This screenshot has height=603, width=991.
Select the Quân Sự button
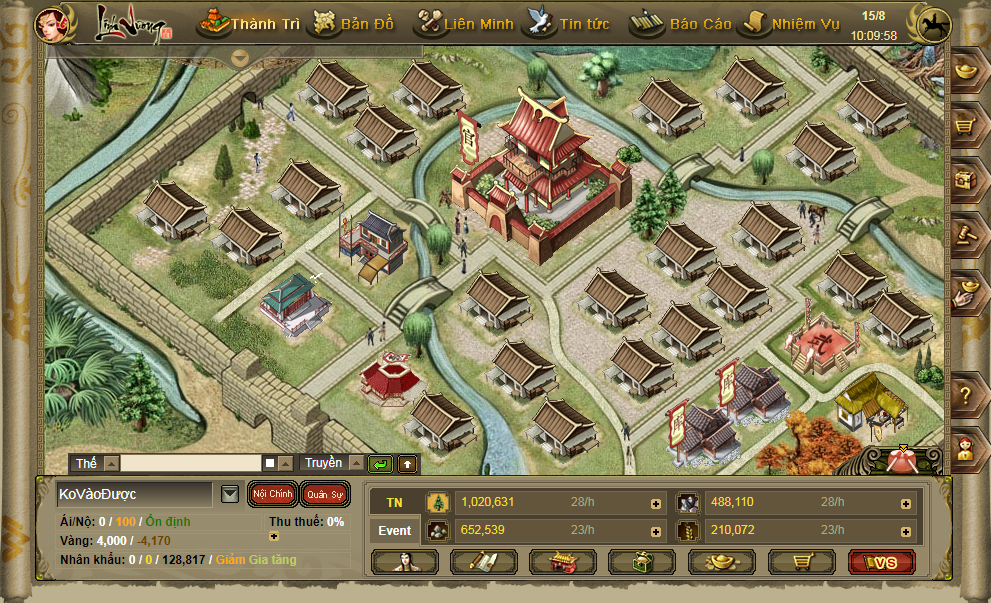click(x=324, y=494)
